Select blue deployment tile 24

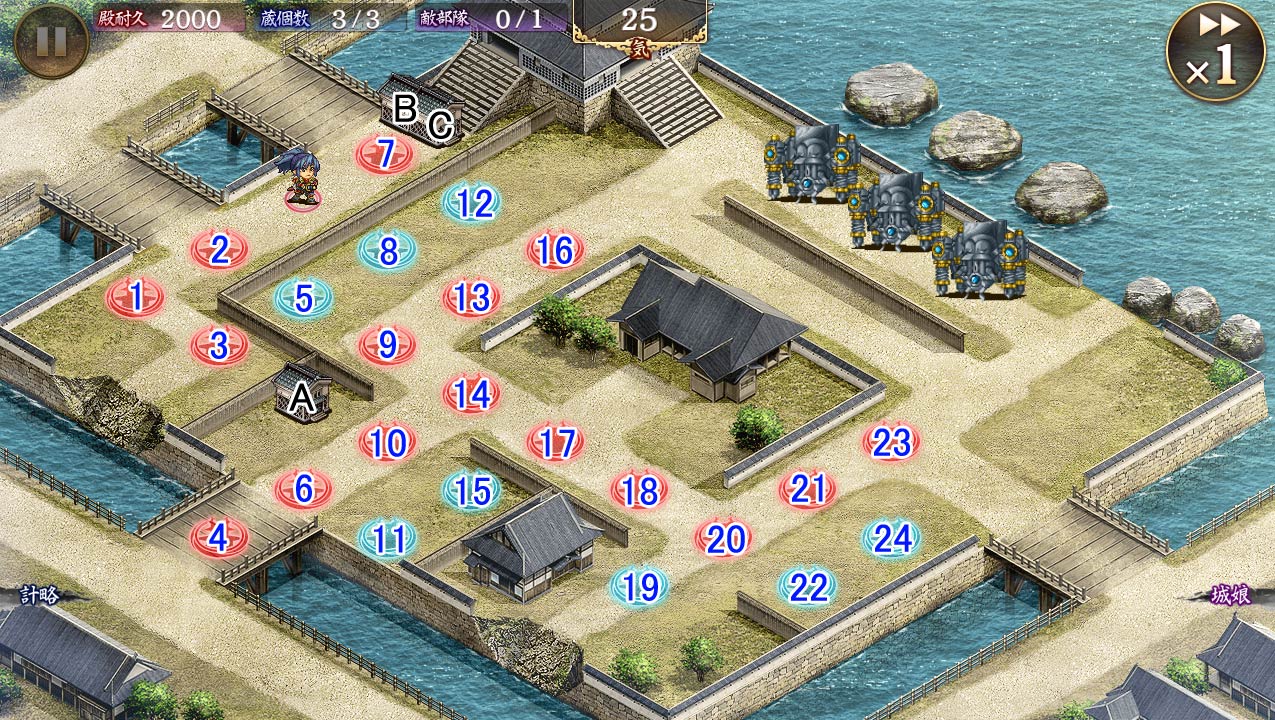coord(891,539)
